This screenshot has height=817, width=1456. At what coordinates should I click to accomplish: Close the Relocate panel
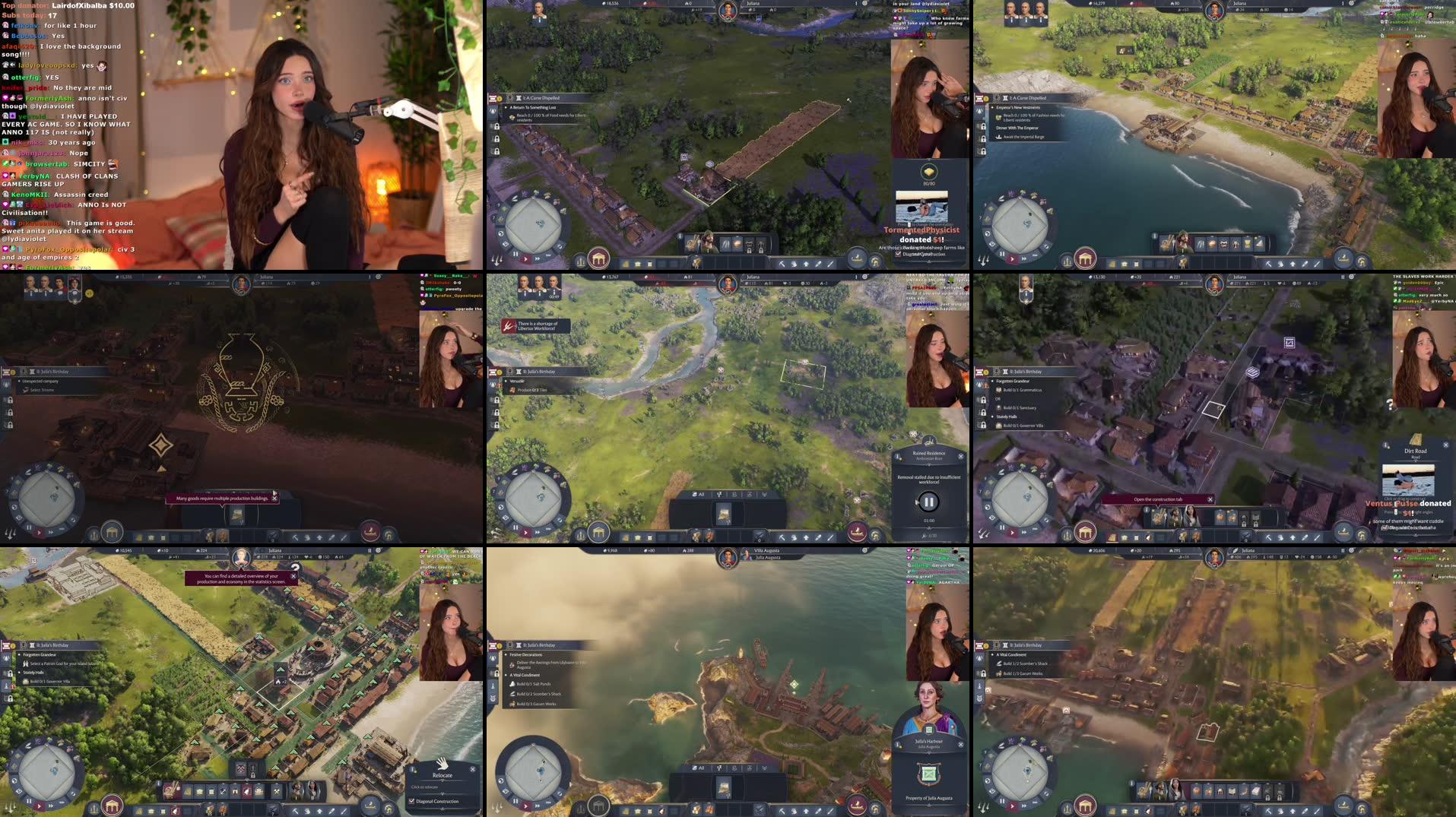click(x=472, y=769)
